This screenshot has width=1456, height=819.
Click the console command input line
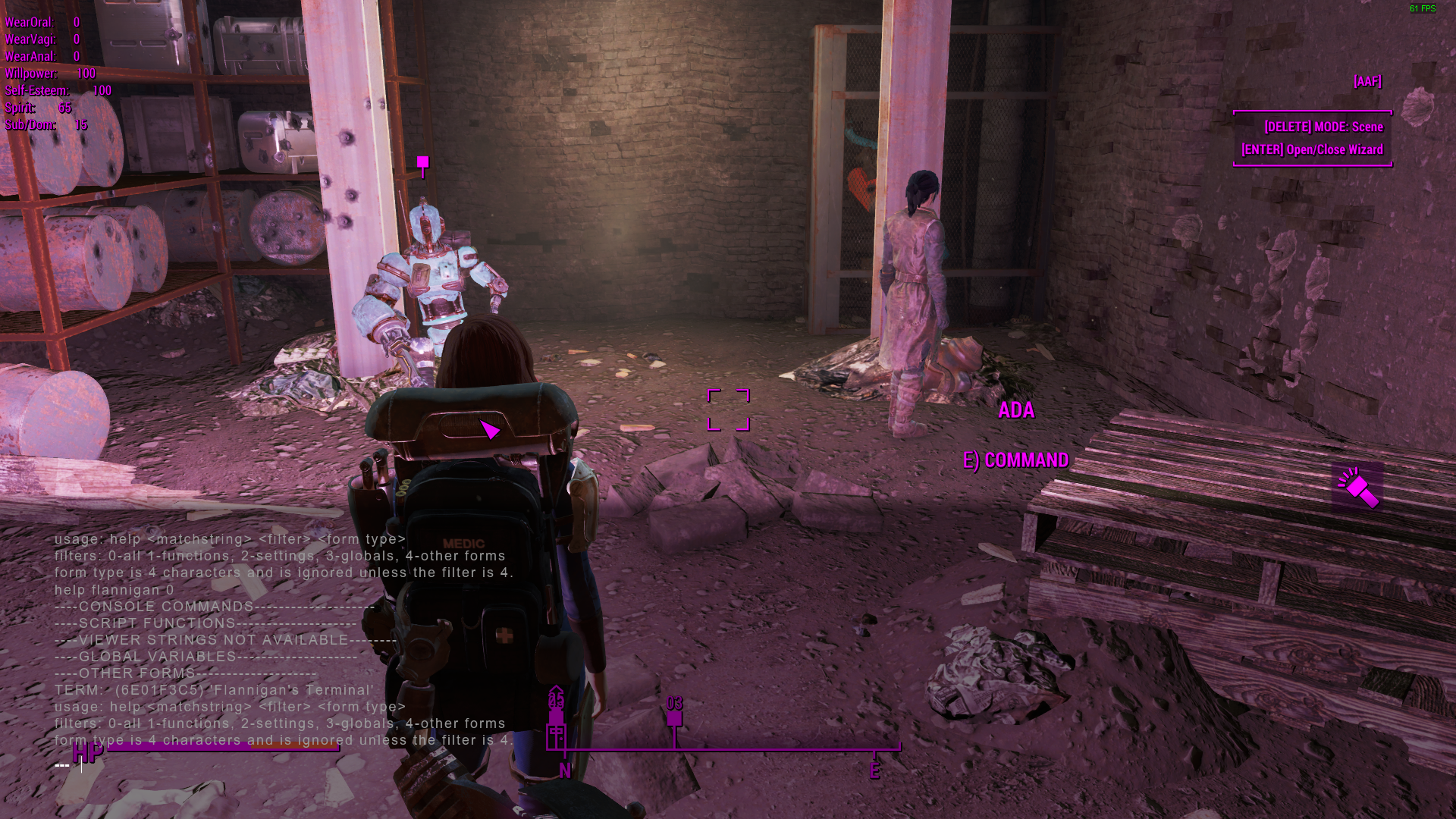pyautogui.click(x=227, y=764)
